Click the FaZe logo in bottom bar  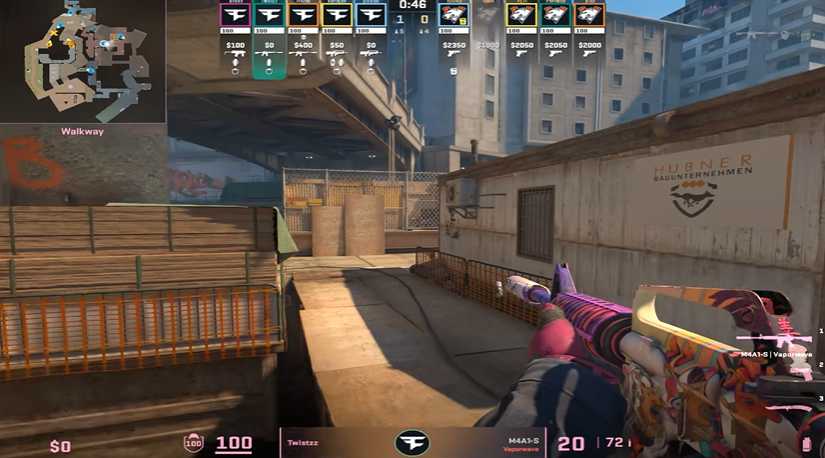tap(412, 443)
